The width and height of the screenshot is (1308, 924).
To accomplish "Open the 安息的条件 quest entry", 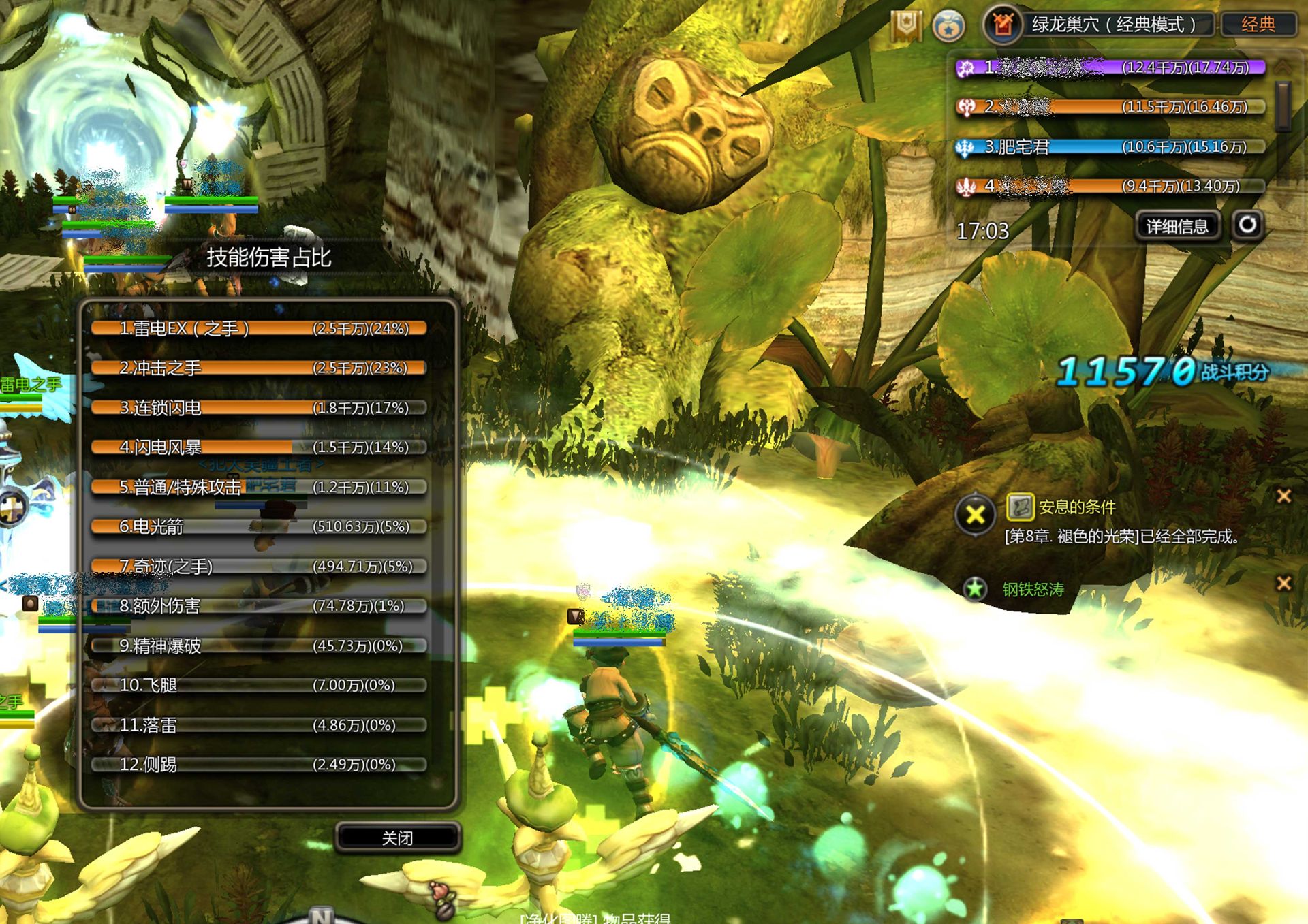I will pos(1076,507).
